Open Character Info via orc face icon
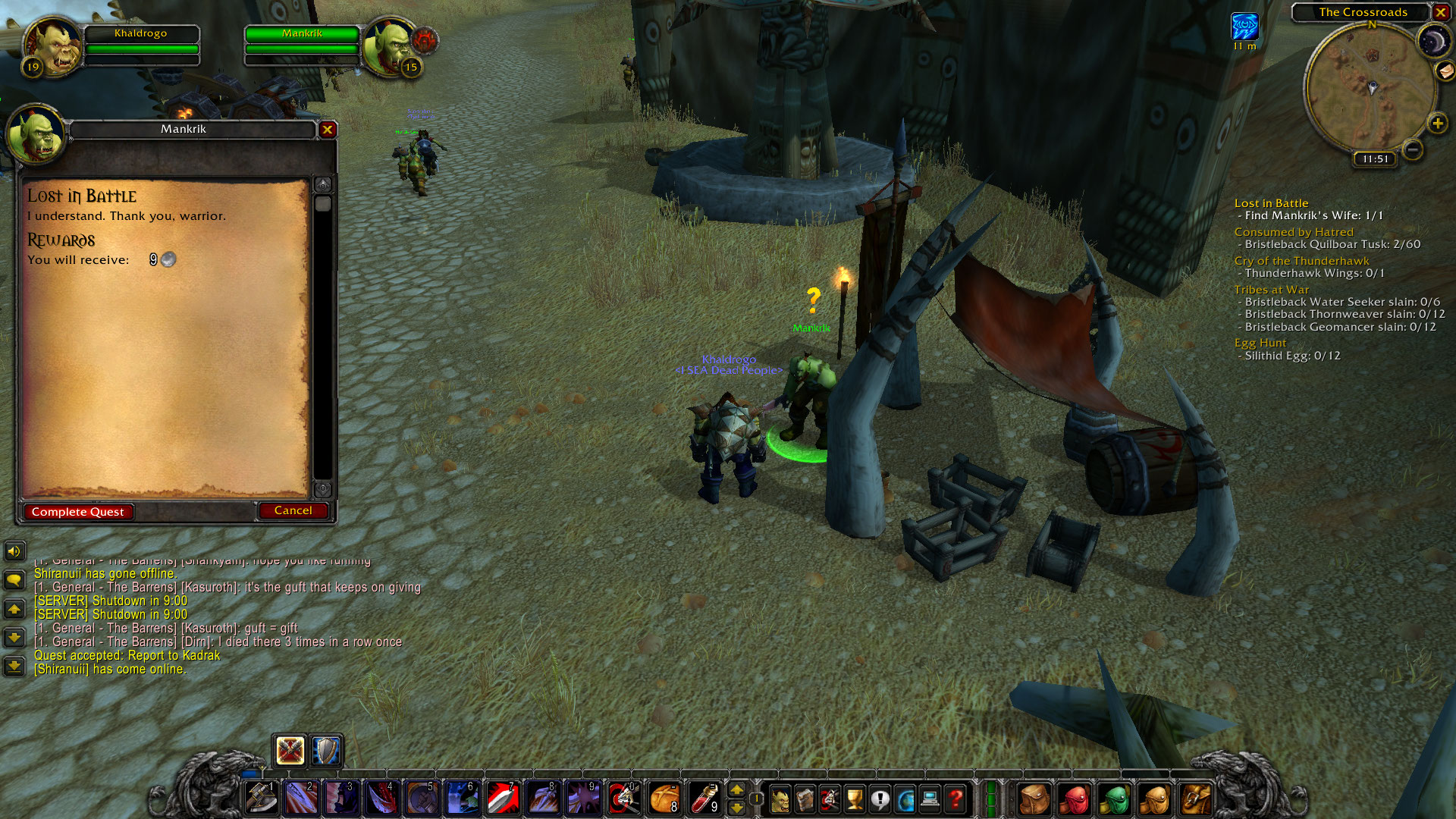1456x819 pixels. (780, 797)
